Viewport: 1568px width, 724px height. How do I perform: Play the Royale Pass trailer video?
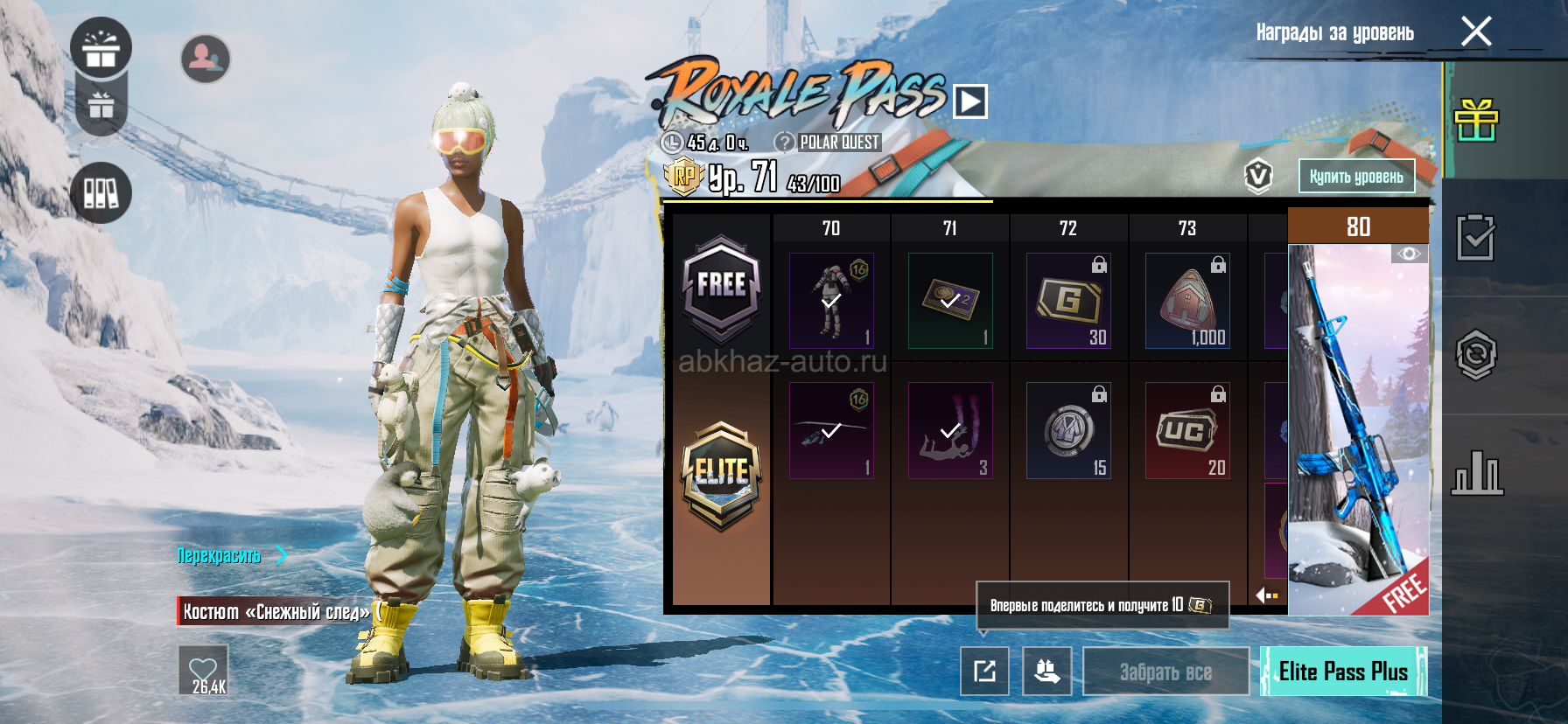[970, 101]
